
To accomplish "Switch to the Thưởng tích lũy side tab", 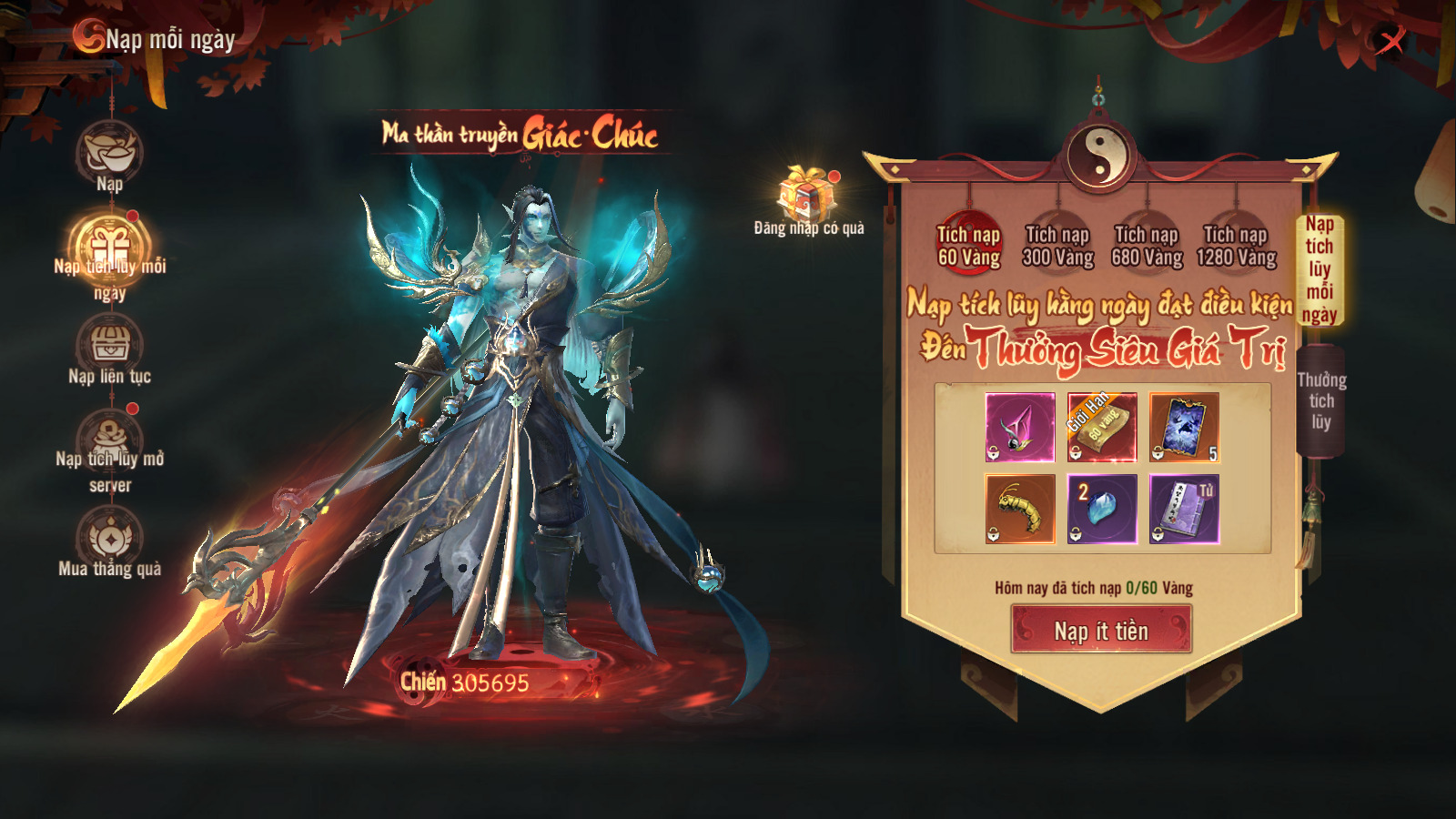I will pyautogui.click(x=1320, y=400).
